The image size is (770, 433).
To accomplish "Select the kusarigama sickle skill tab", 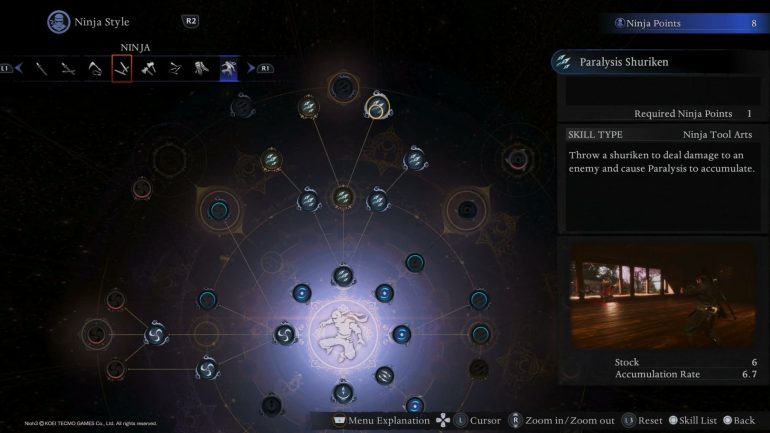I will click(95, 68).
